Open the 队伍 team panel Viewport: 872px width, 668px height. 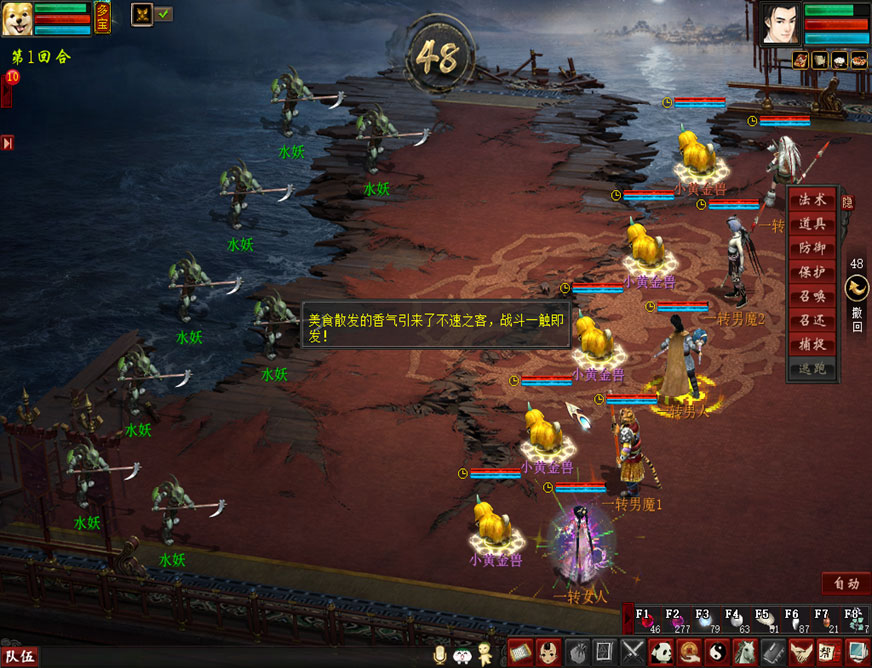[19, 656]
